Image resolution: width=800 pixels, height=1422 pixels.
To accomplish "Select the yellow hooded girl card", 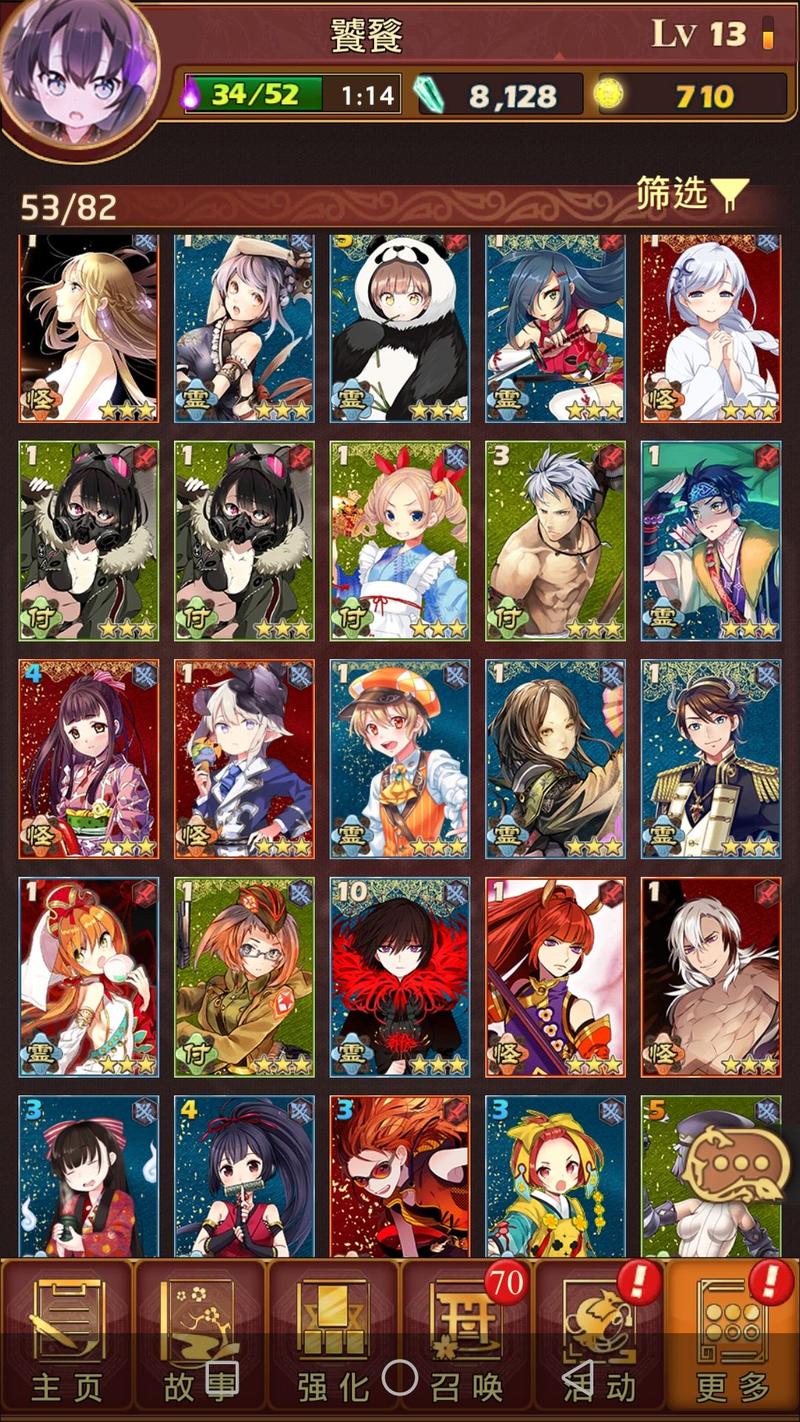I will coord(555,1175).
